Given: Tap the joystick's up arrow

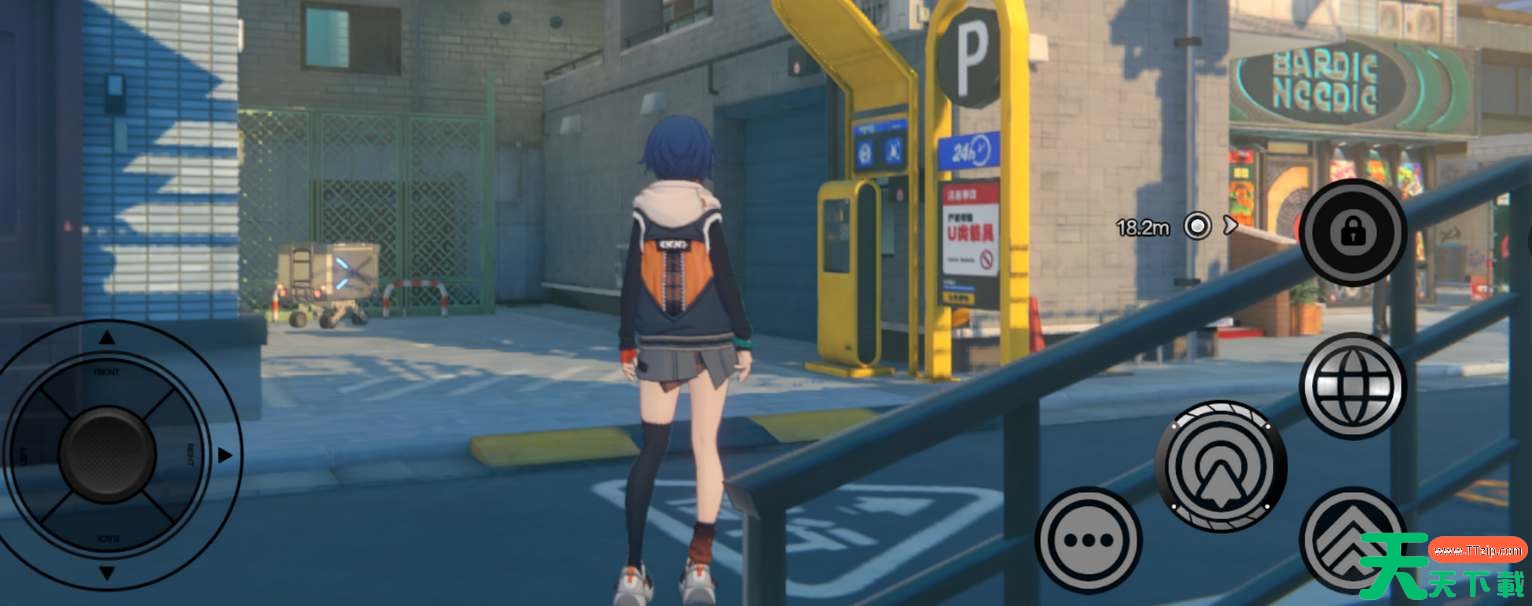Looking at the screenshot, I should [107, 338].
